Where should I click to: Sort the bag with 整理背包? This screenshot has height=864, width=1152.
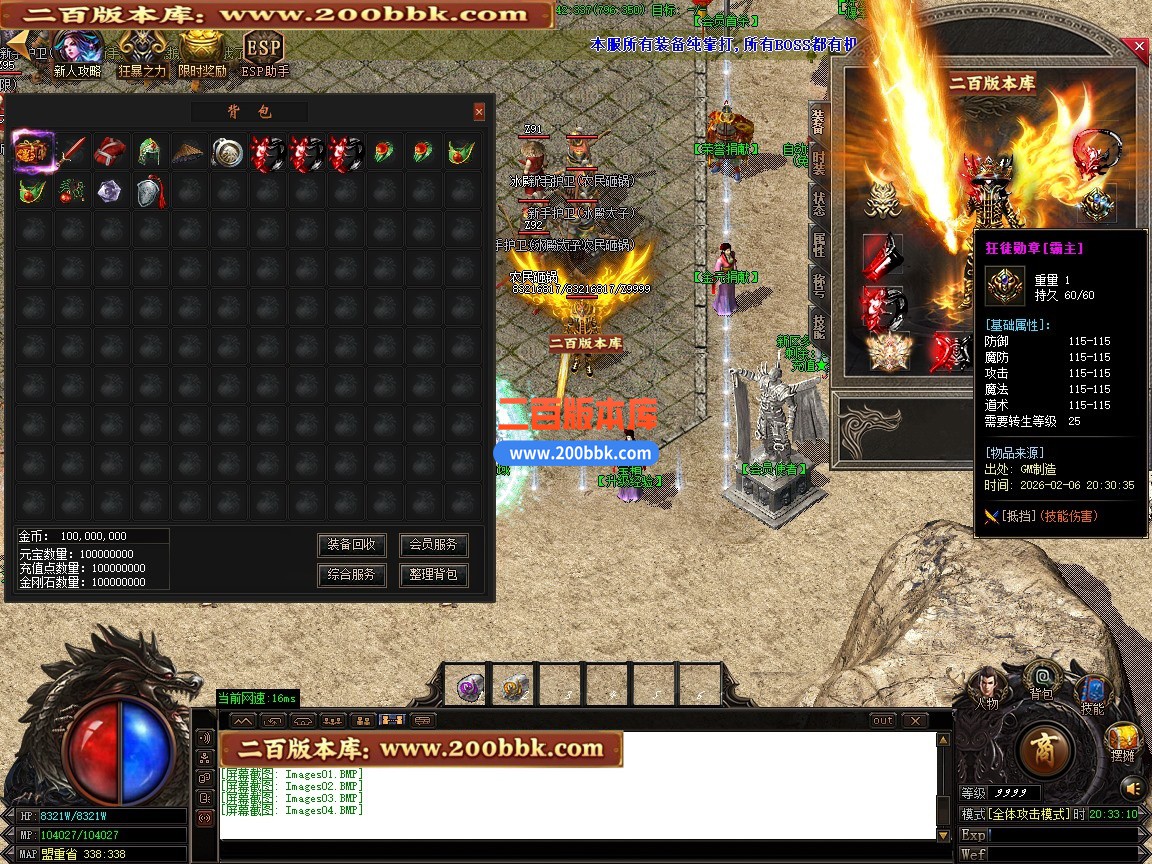point(433,575)
